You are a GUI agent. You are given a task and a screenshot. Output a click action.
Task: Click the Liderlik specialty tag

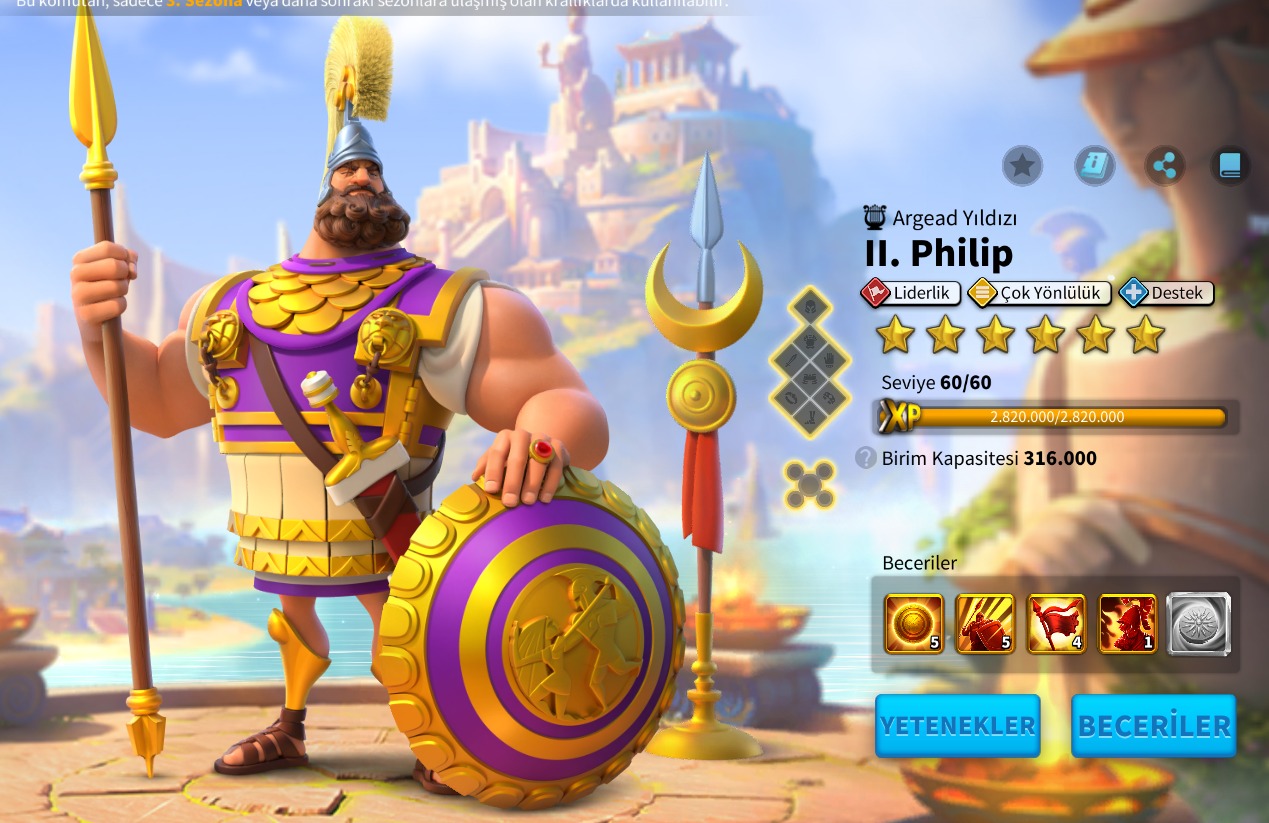pos(911,293)
